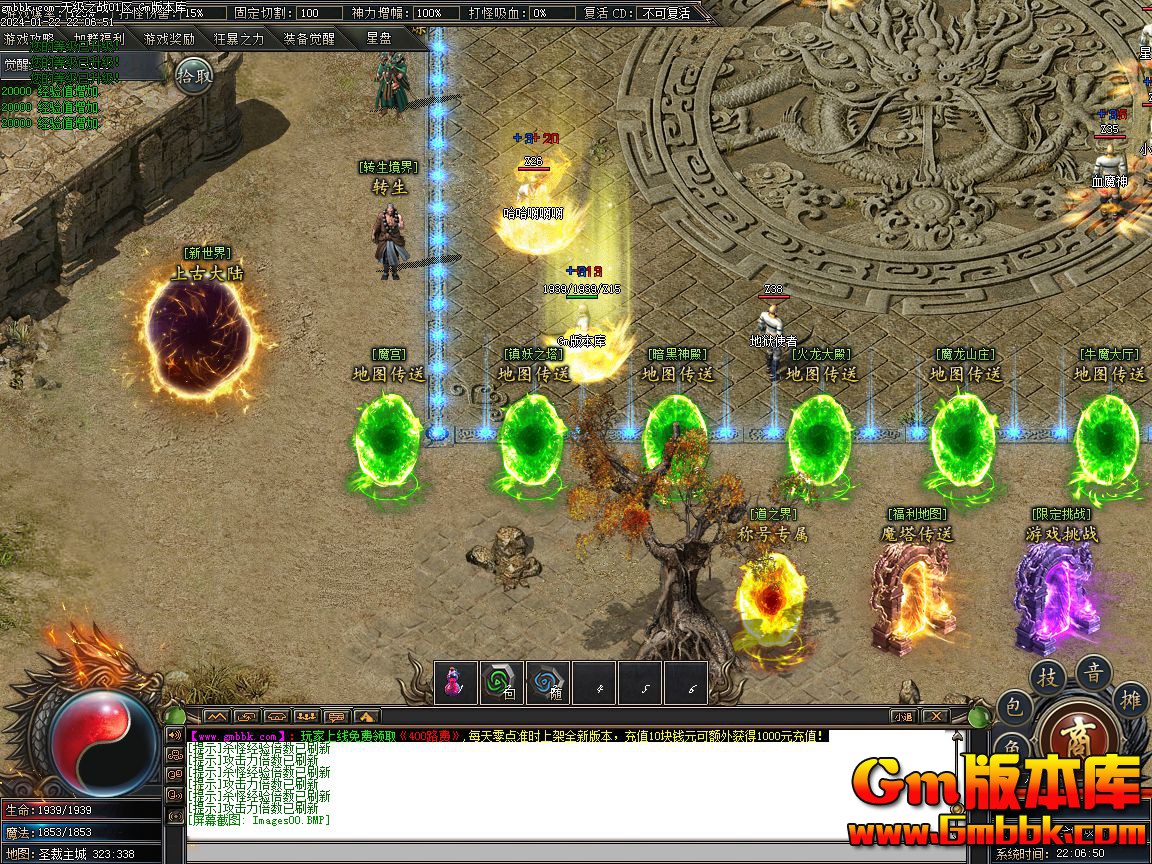Click the 小退 logout button
The image size is (1152, 864).
click(x=904, y=716)
